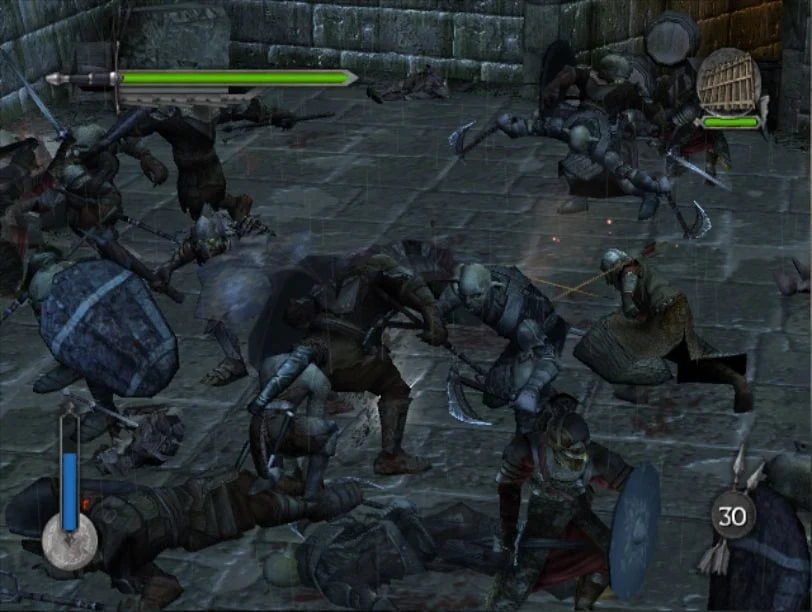
Task: Click the wooden gate objective icon
Action: click(728, 81)
